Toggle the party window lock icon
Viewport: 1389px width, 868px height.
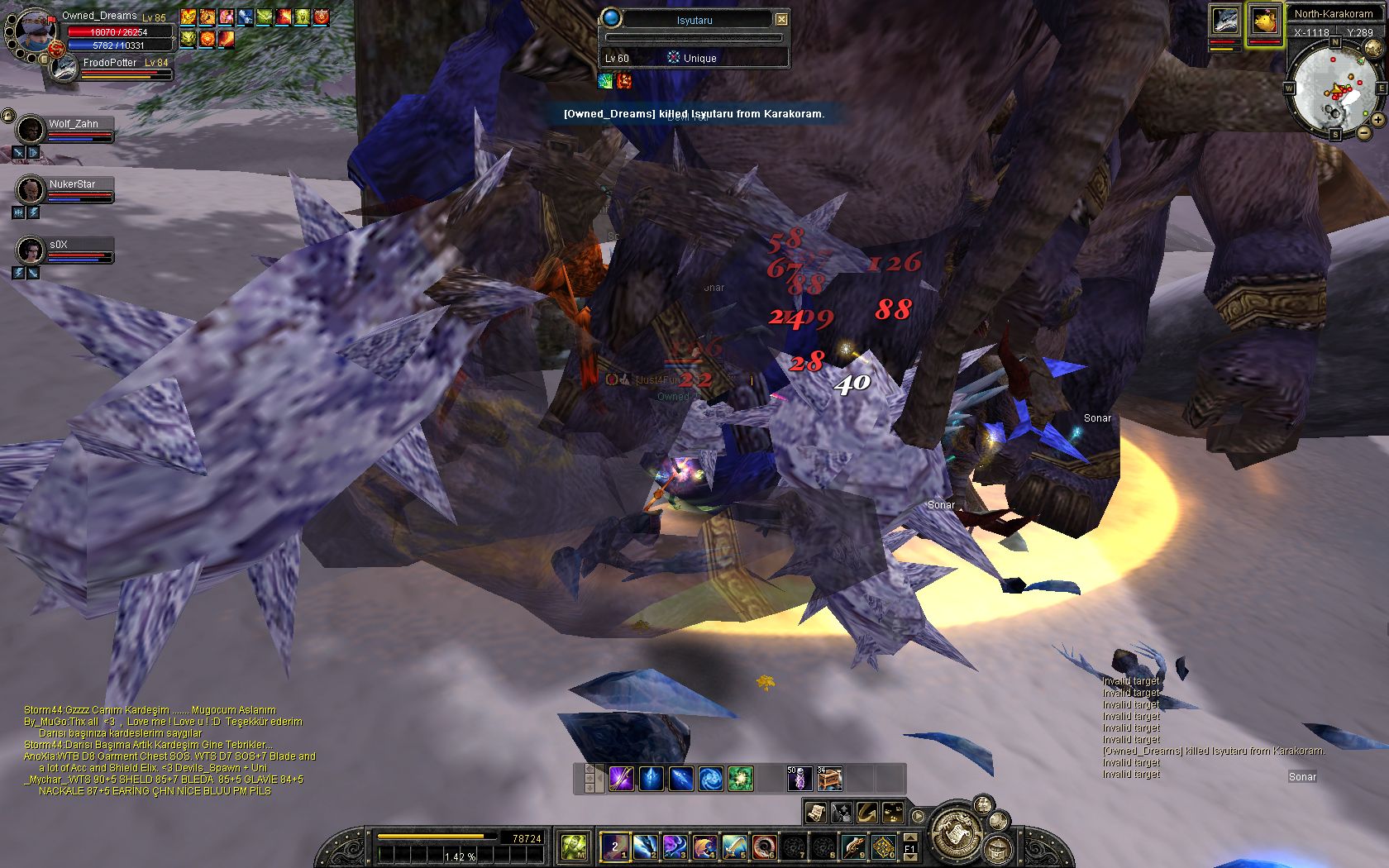[8, 115]
